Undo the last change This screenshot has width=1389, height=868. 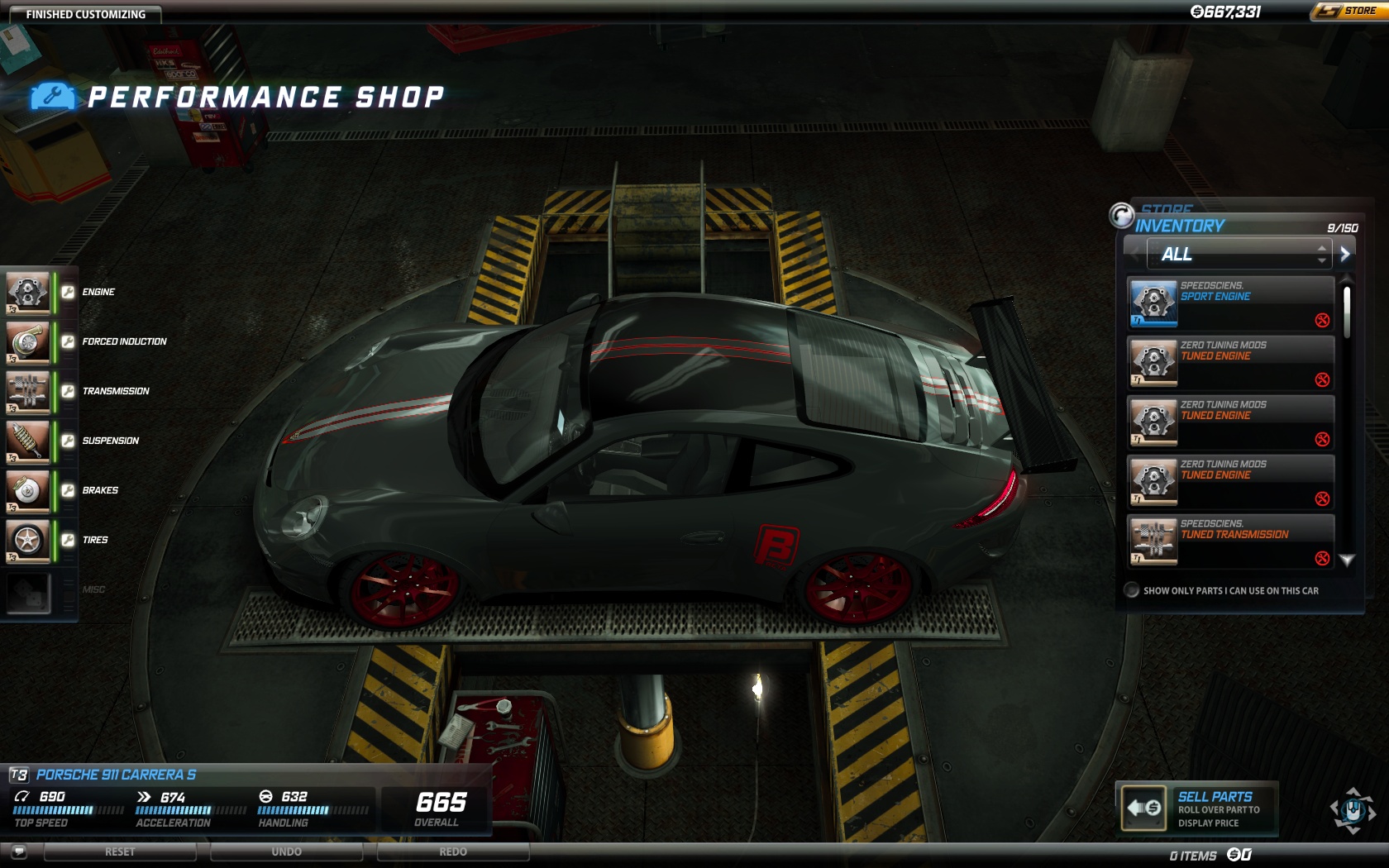point(286,851)
